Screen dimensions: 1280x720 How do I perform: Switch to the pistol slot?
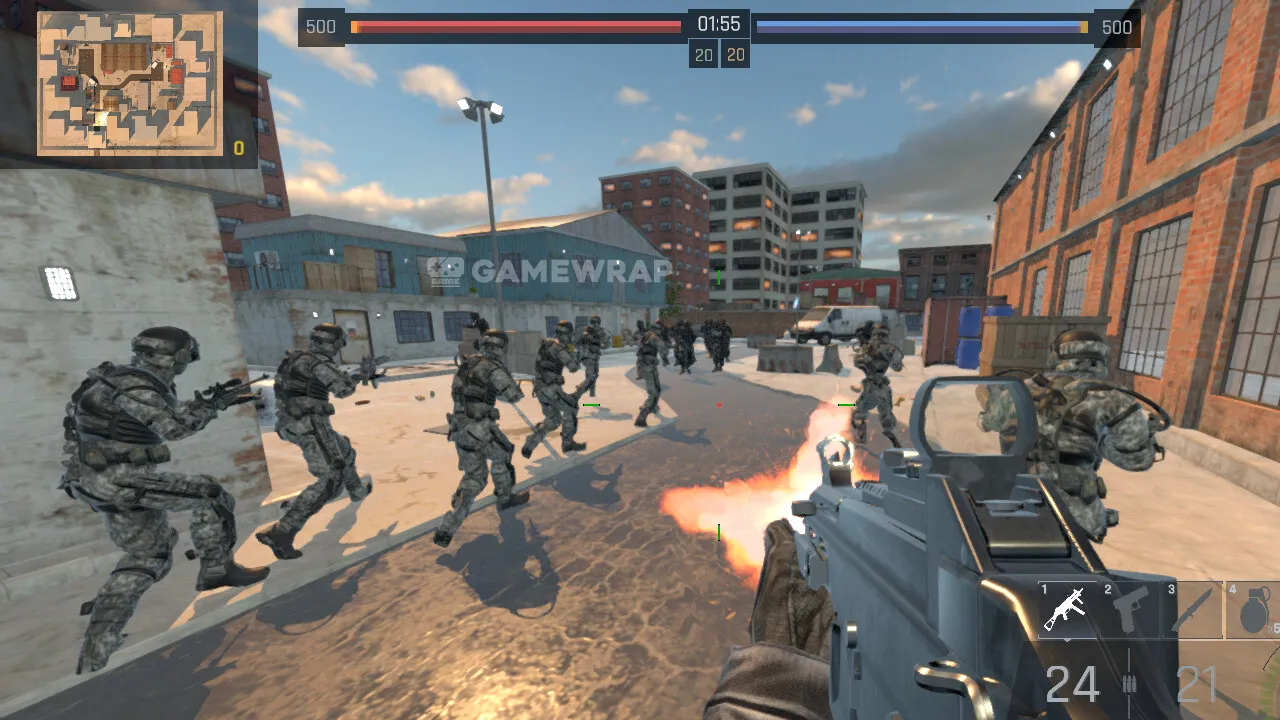point(1130,609)
